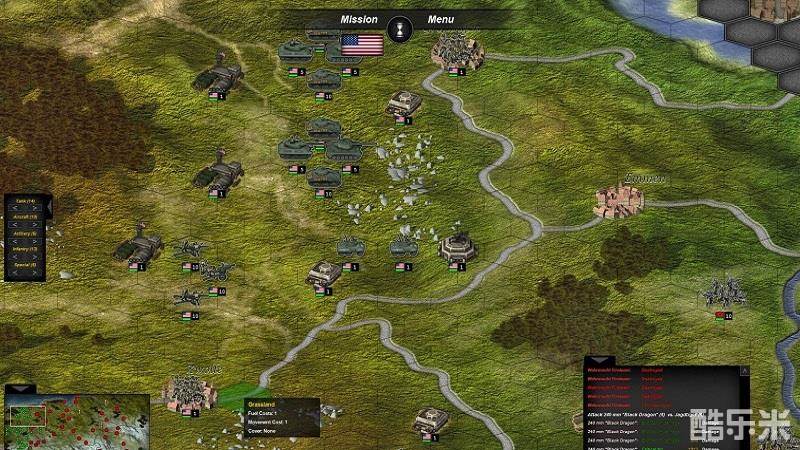Click the hourglass end turn button
Viewport: 800px width, 450px height.
tap(401, 25)
